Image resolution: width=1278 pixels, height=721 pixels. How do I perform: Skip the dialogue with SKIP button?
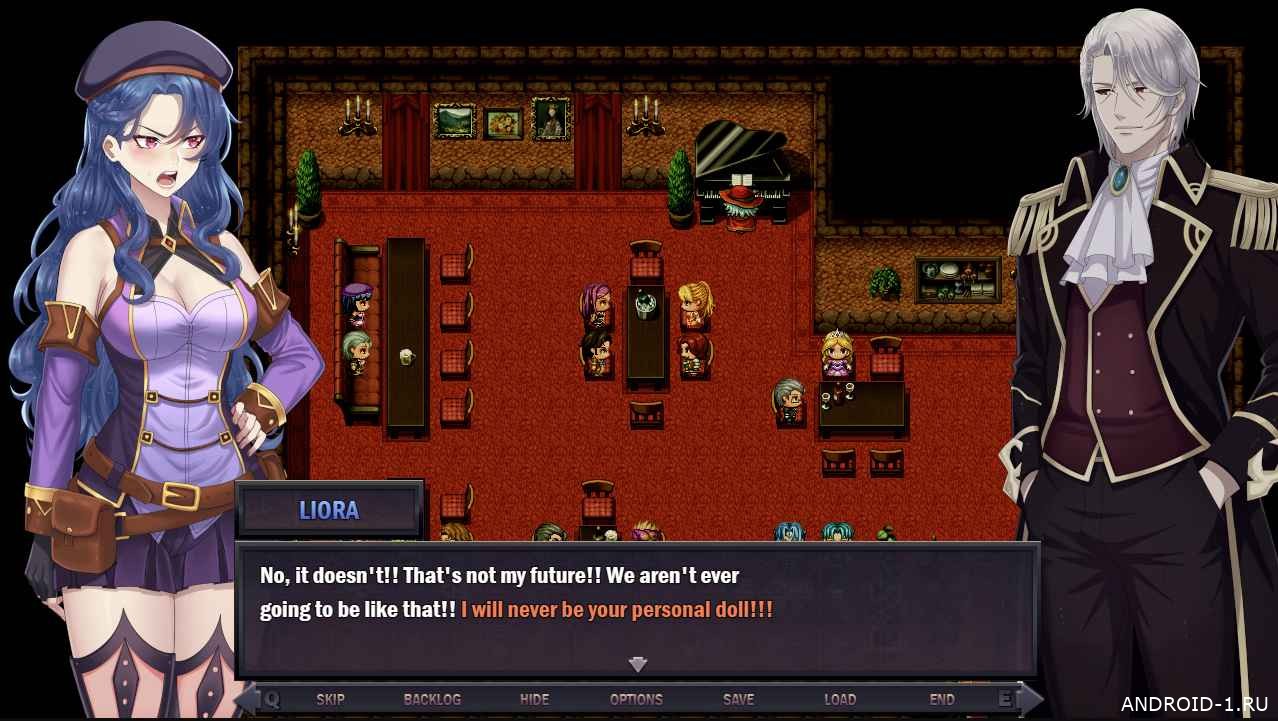(x=330, y=699)
